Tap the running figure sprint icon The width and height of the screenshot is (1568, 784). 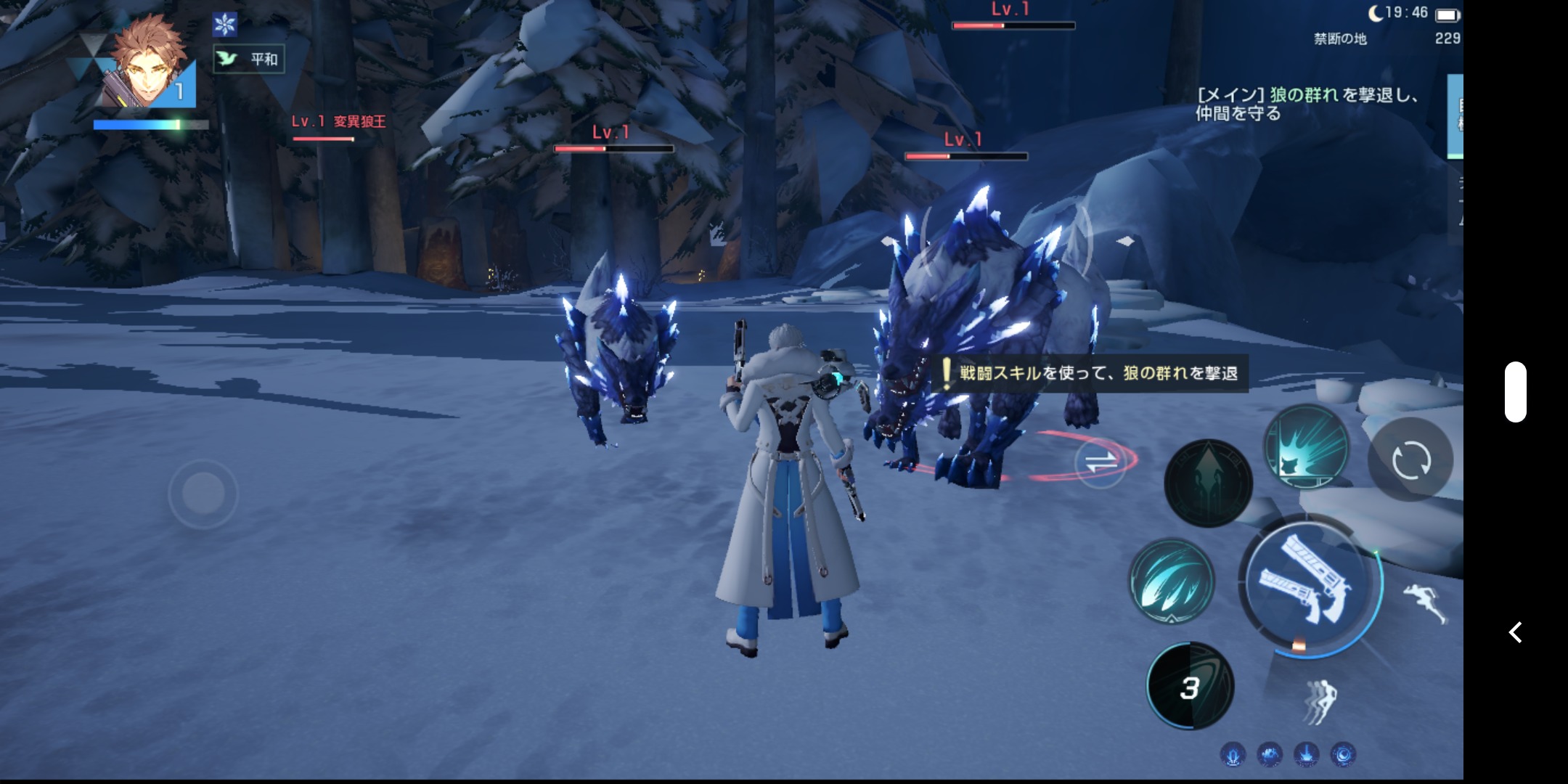(1425, 602)
